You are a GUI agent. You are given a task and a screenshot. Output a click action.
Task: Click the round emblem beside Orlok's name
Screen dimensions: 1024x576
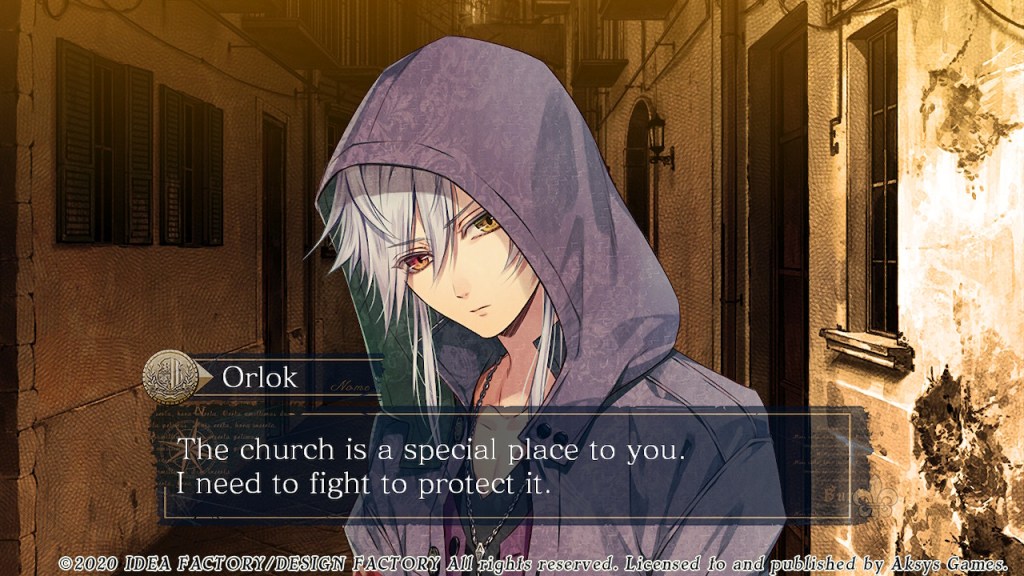(170, 377)
